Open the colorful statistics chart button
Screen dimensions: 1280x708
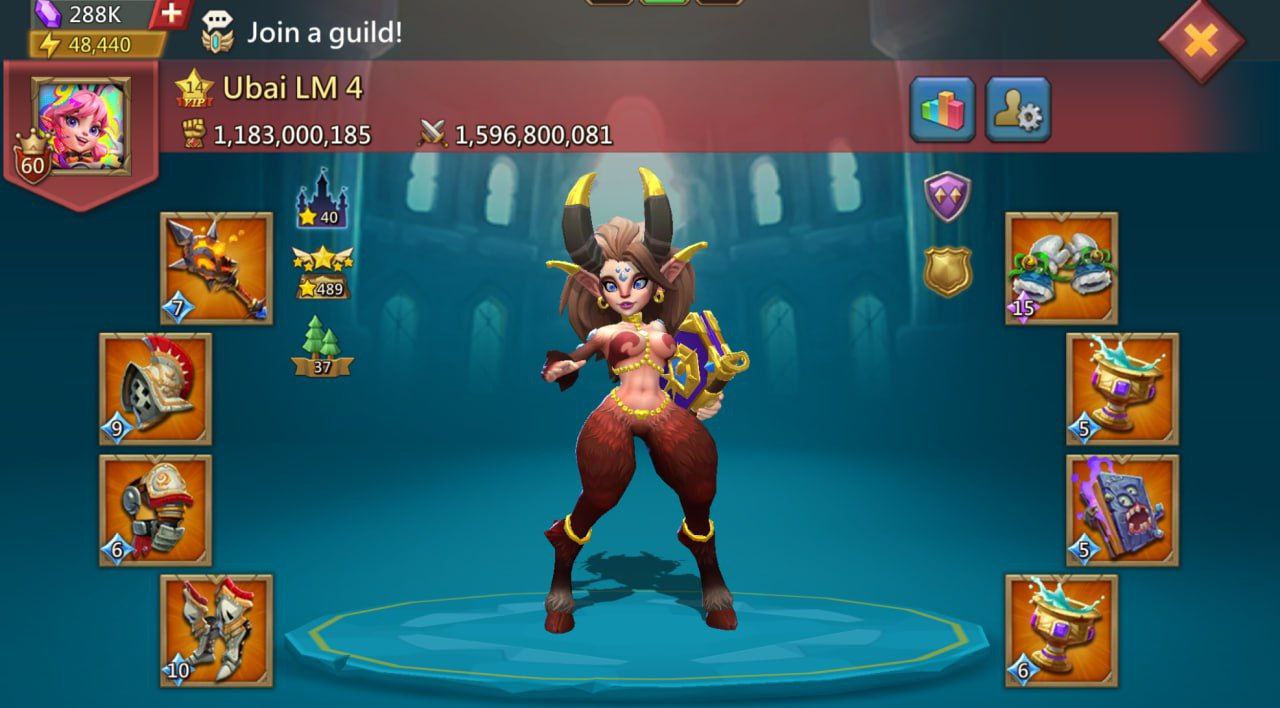point(942,109)
